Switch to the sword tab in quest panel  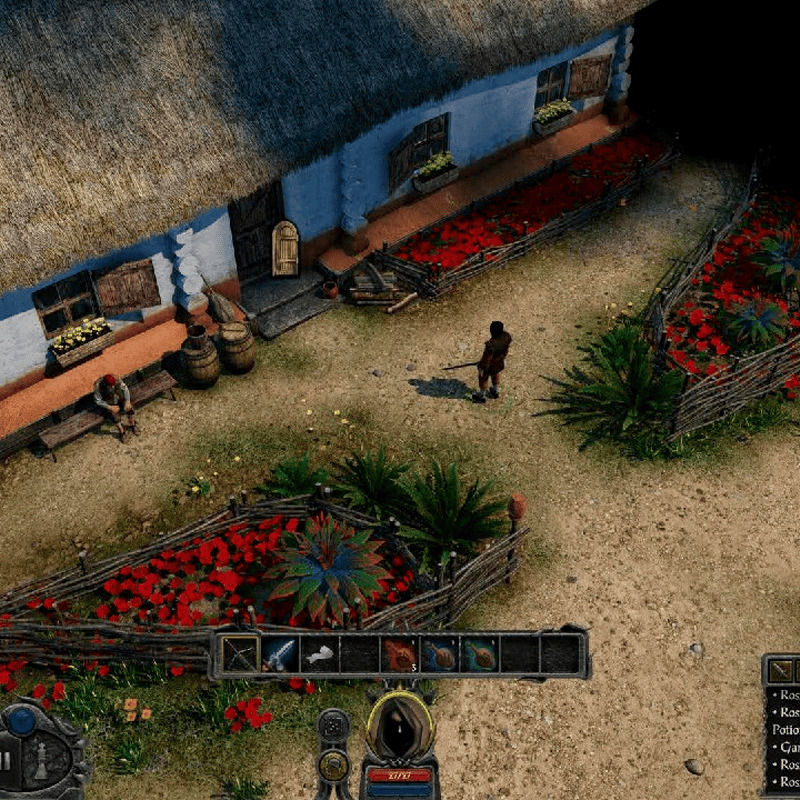(781, 671)
